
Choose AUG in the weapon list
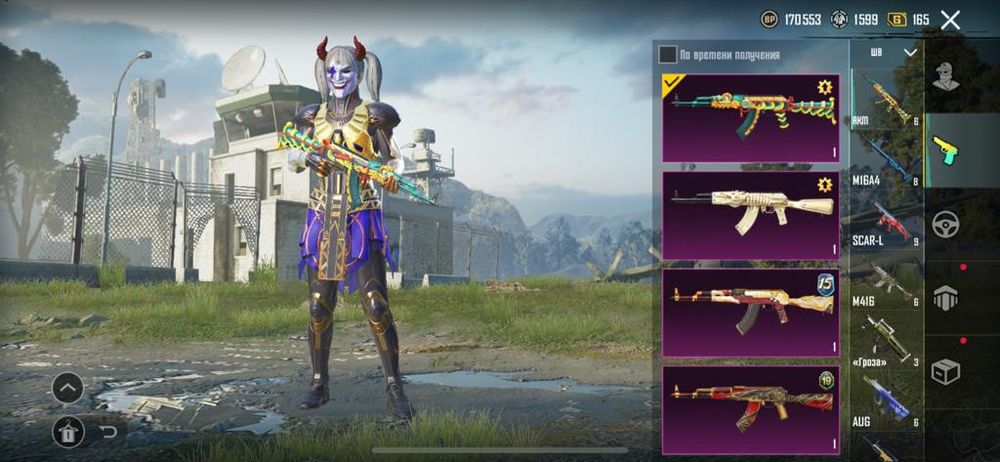coord(885,403)
